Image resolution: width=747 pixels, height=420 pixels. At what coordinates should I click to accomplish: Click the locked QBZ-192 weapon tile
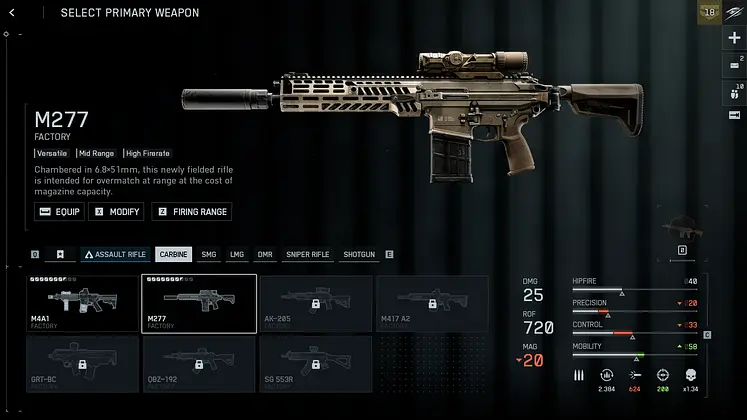(199, 364)
